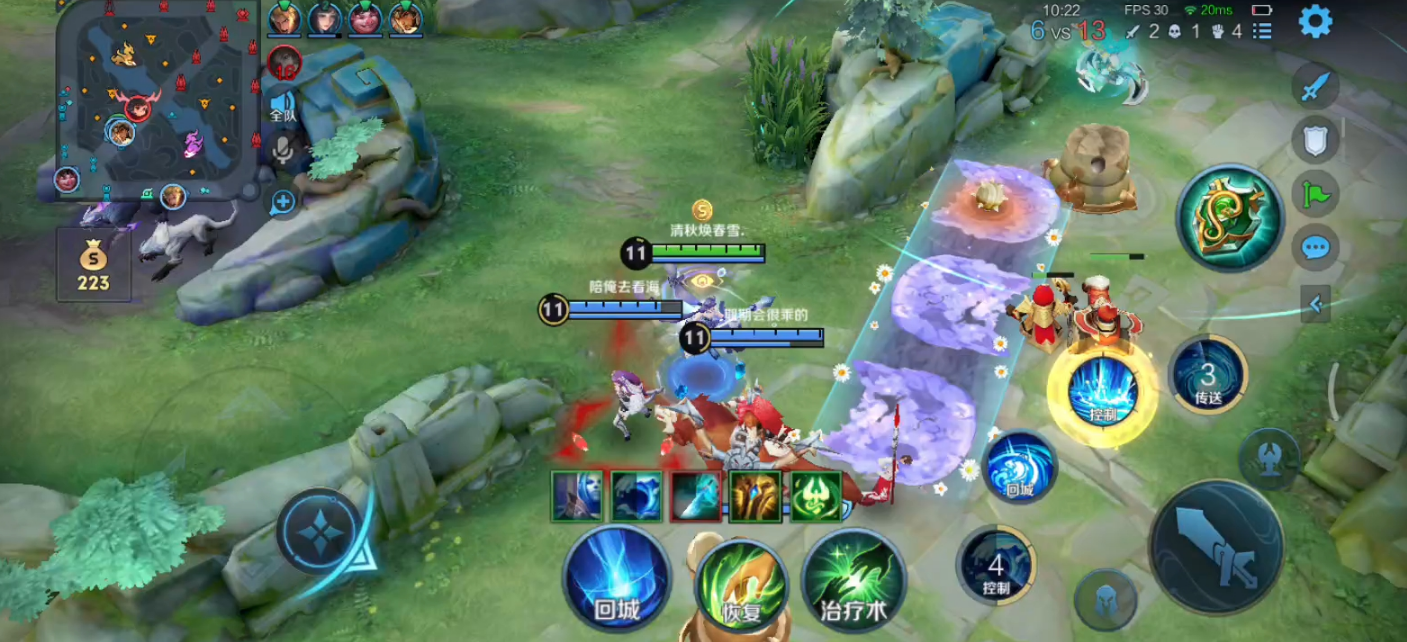Open the scoreboard list icon

(1263, 31)
